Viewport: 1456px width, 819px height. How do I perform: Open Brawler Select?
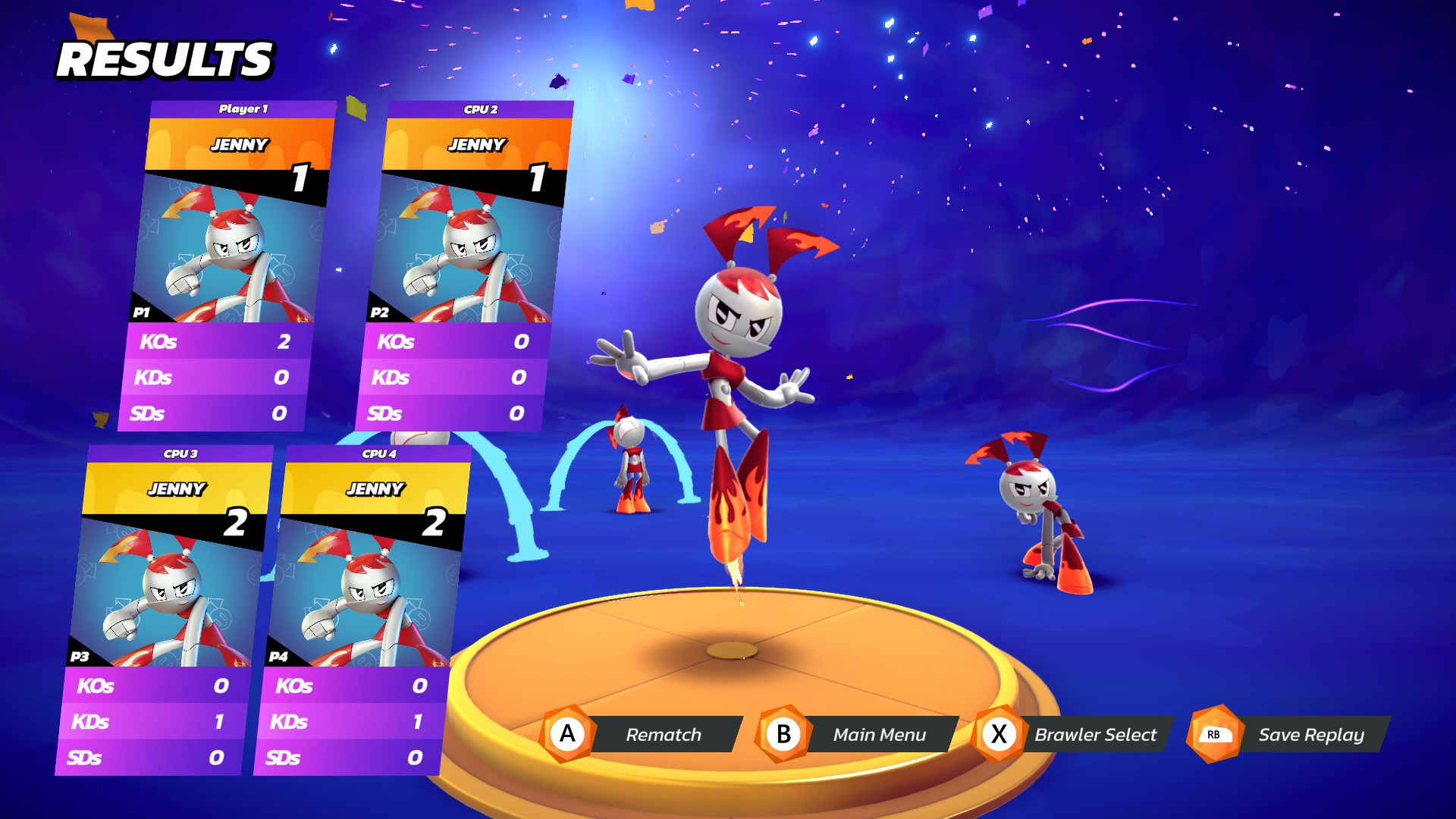(1095, 734)
